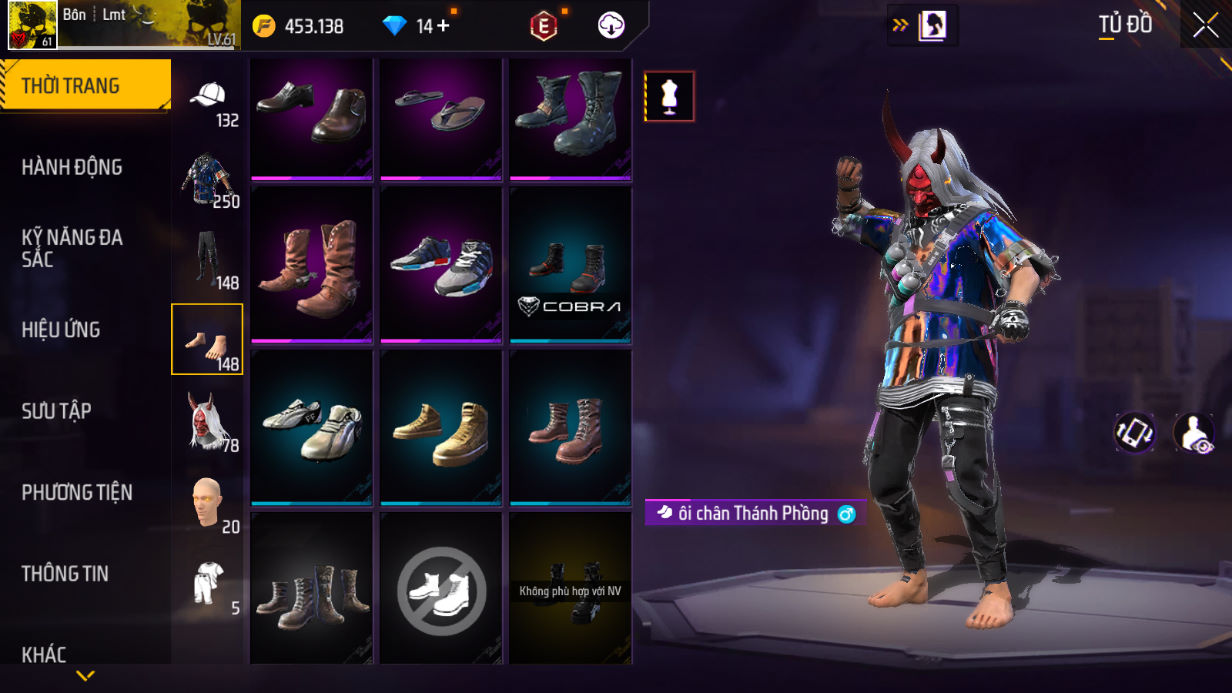The width and height of the screenshot is (1232, 693).
Task: Select the no-shoes remove option
Action: coord(441,588)
